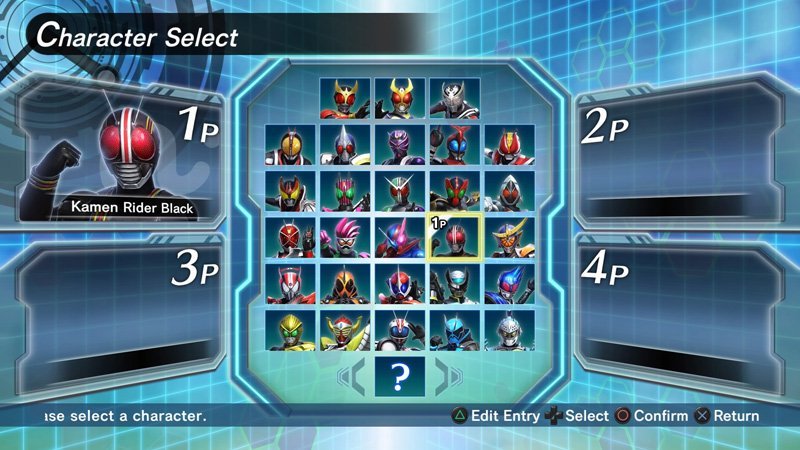Select Kamen Rider Faiz with yellow eyes
Screen dimensions: 800x450
[x=290, y=145]
